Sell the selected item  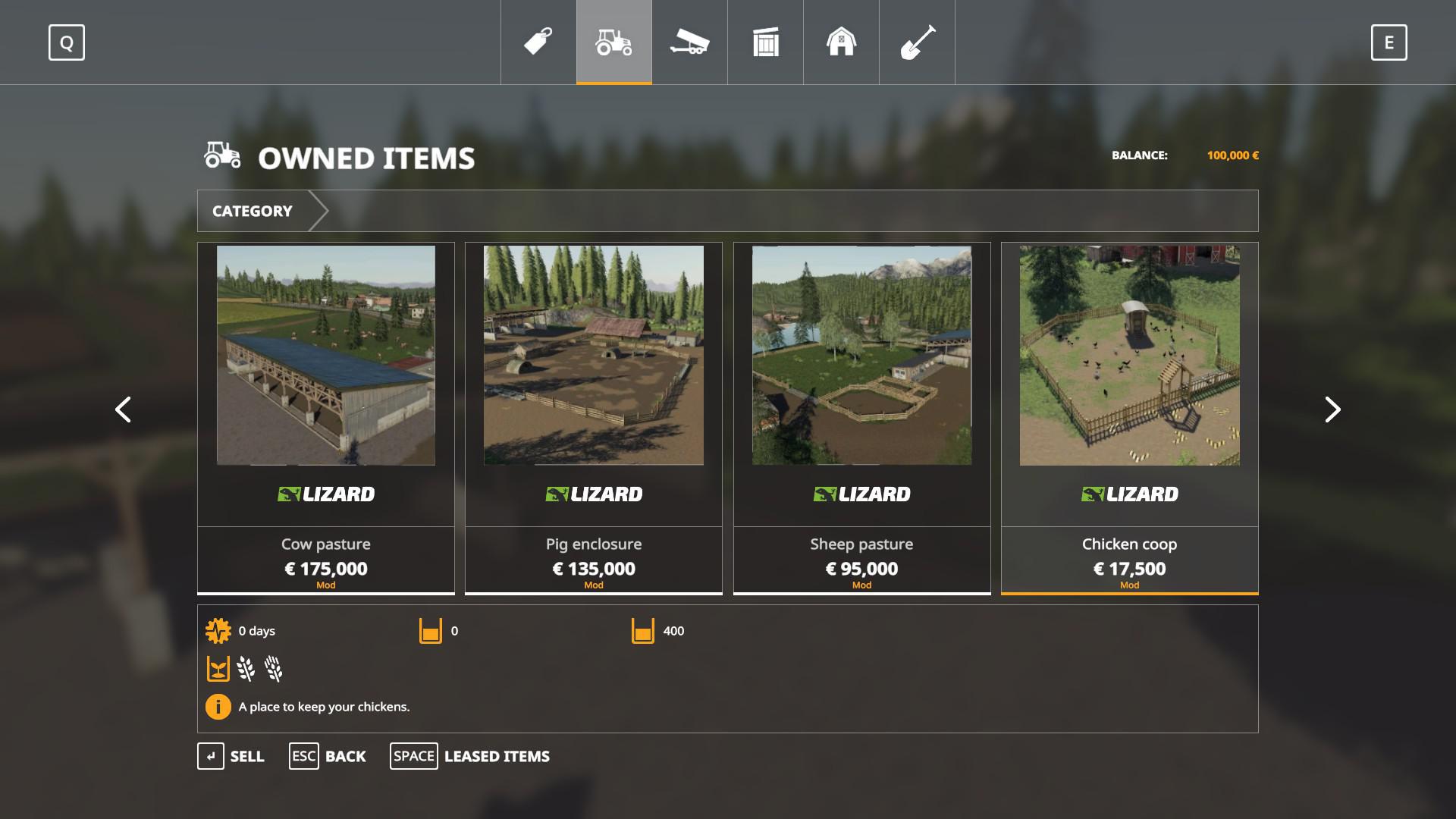coord(231,756)
